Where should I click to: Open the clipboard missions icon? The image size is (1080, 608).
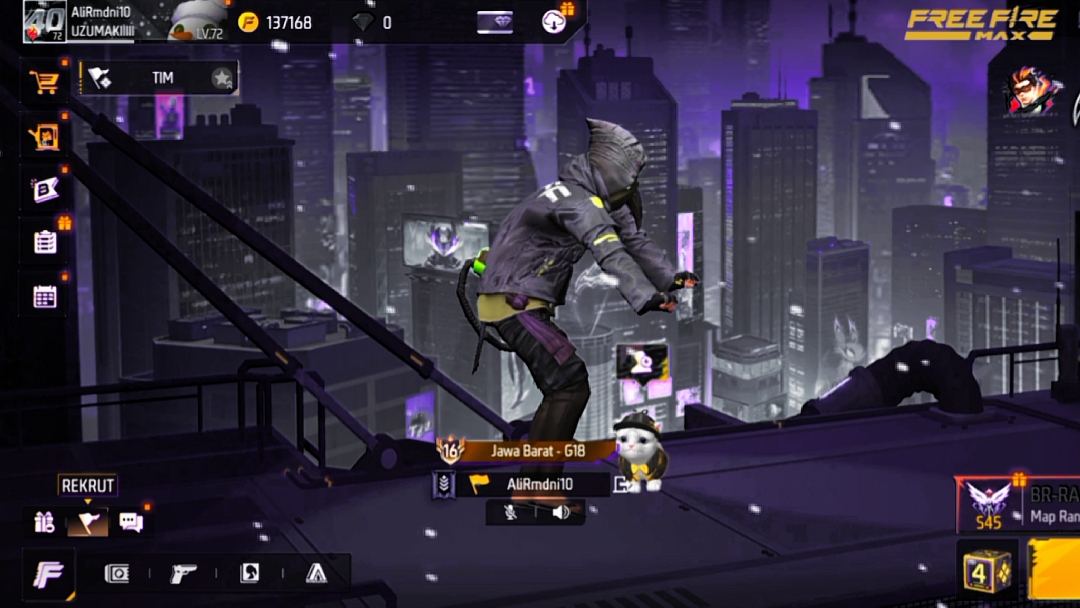[x=45, y=242]
